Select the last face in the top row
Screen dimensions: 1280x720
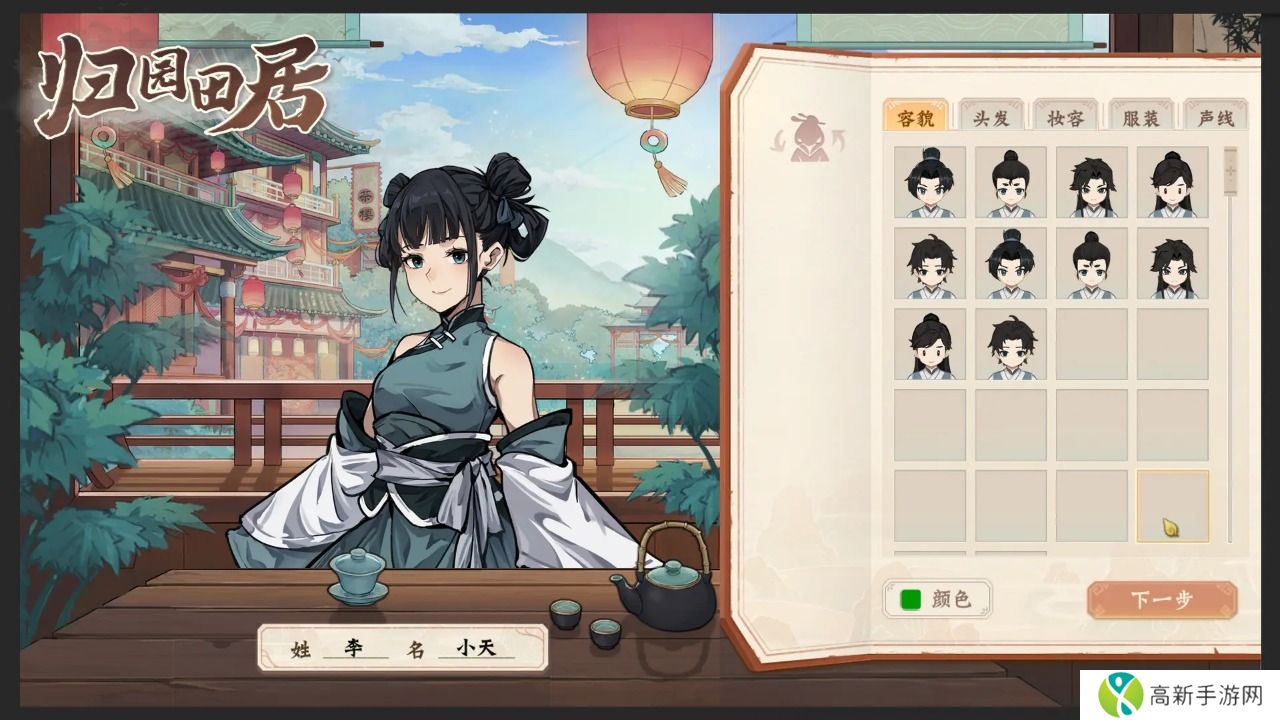tap(1172, 183)
